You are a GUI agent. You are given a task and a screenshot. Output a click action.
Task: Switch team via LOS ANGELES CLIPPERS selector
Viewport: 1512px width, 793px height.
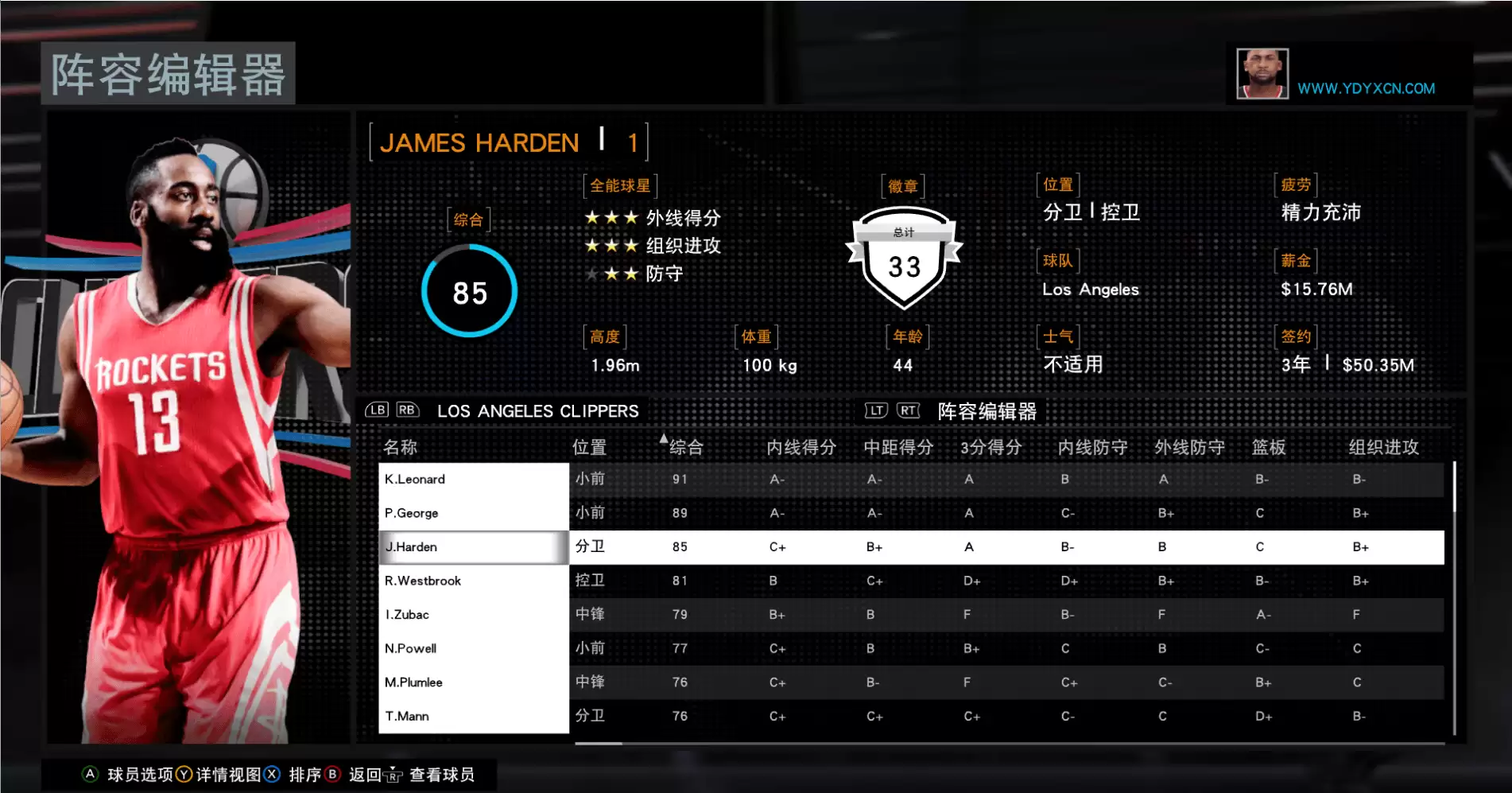coord(537,411)
